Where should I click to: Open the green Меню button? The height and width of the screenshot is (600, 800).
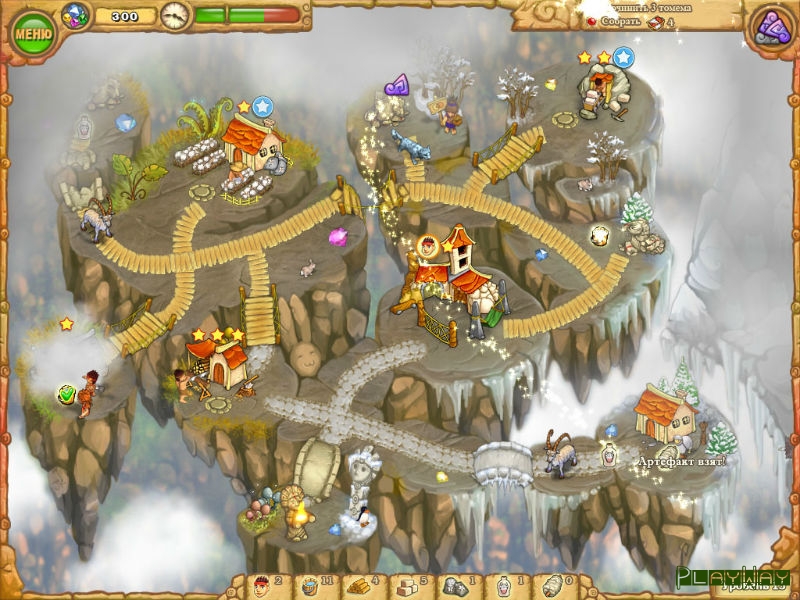pyautogui.click(x=34, y=33)
